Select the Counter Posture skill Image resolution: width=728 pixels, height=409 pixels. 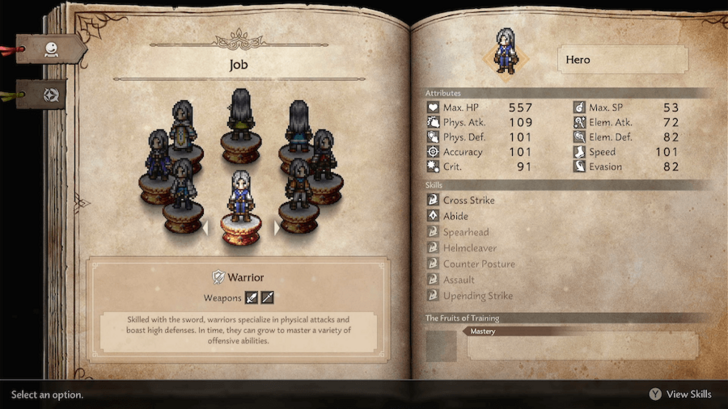(x=478, y=264)
